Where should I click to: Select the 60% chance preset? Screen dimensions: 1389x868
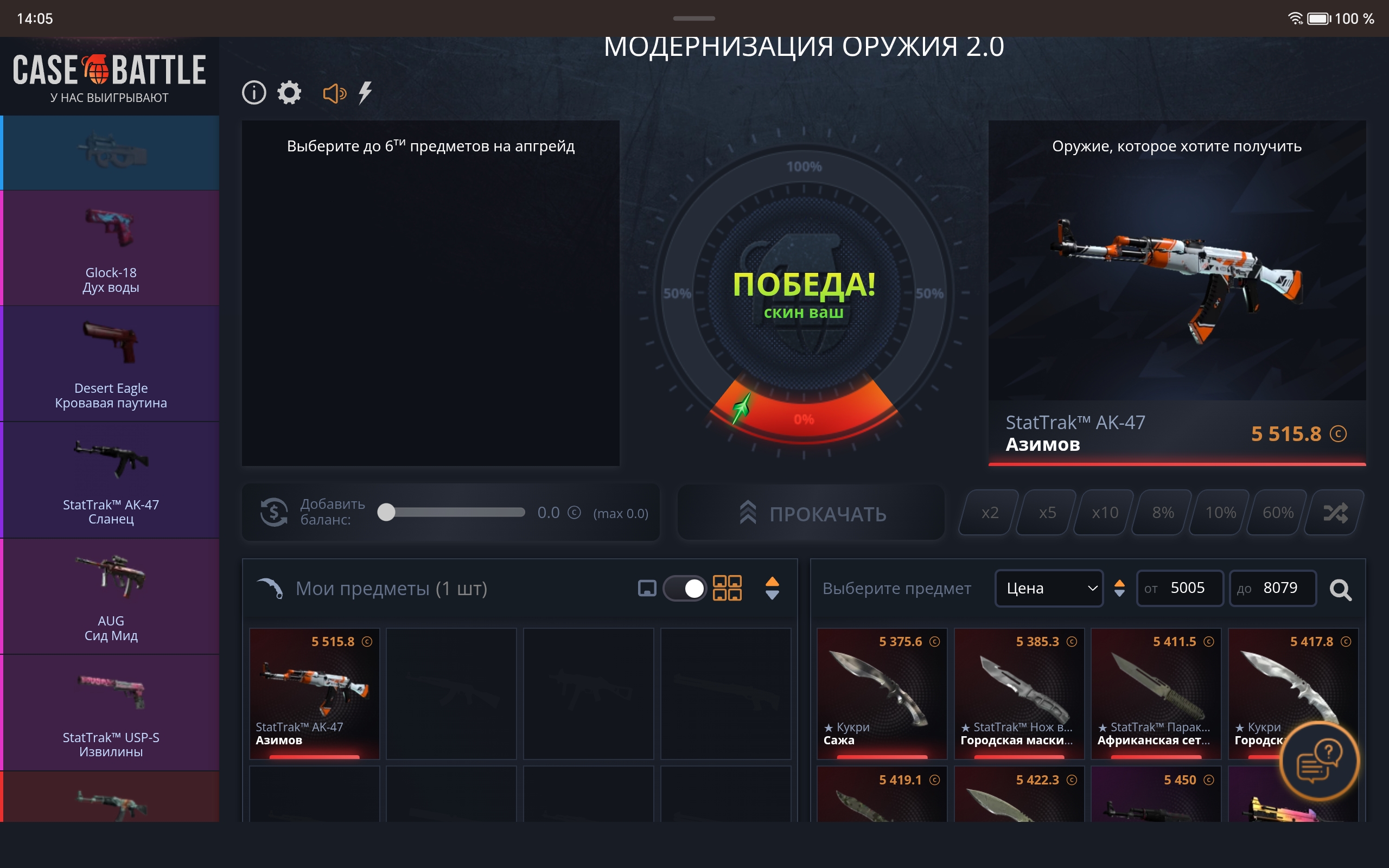click(1277, 512)
